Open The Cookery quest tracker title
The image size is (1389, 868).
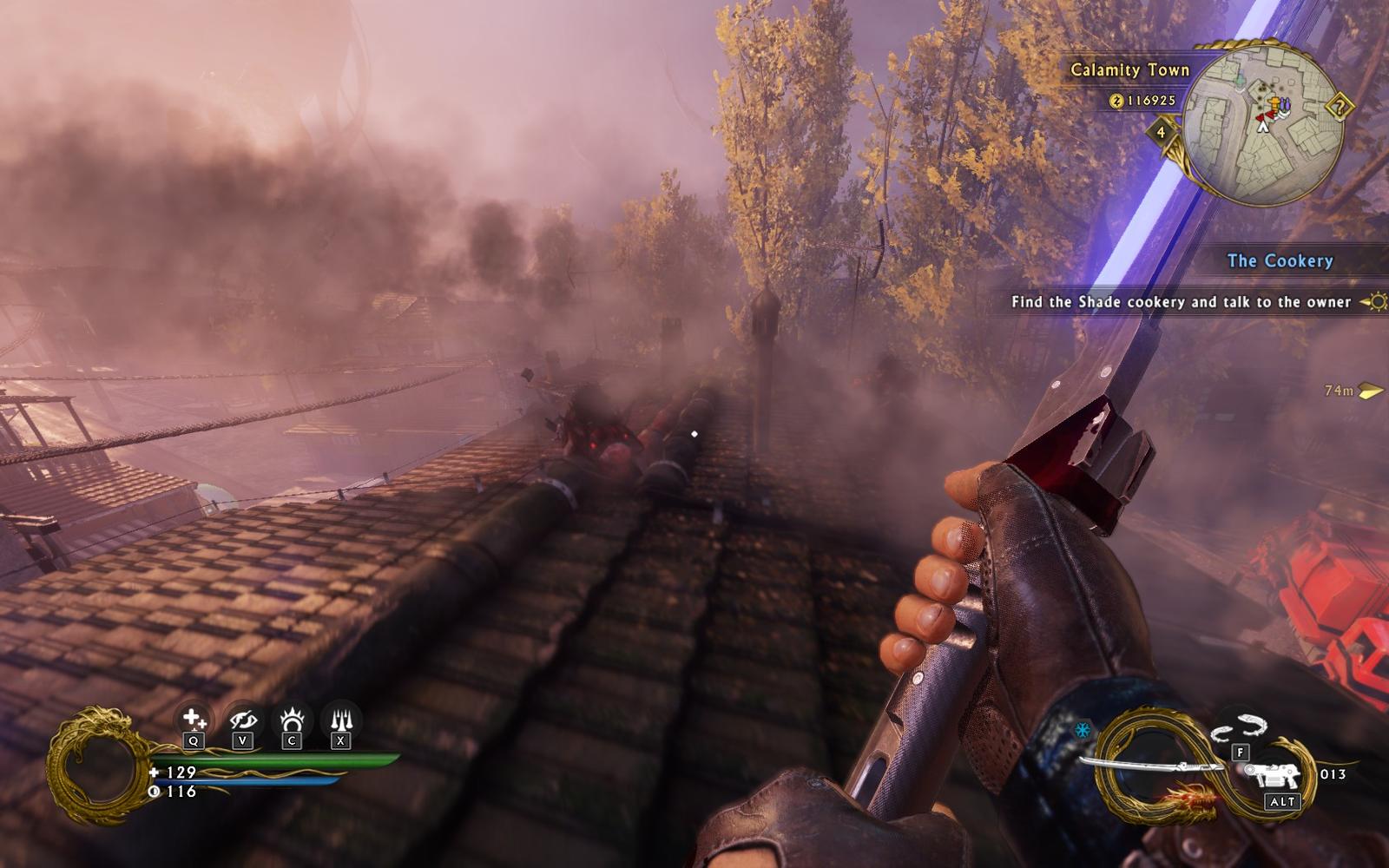[1280, 260]
